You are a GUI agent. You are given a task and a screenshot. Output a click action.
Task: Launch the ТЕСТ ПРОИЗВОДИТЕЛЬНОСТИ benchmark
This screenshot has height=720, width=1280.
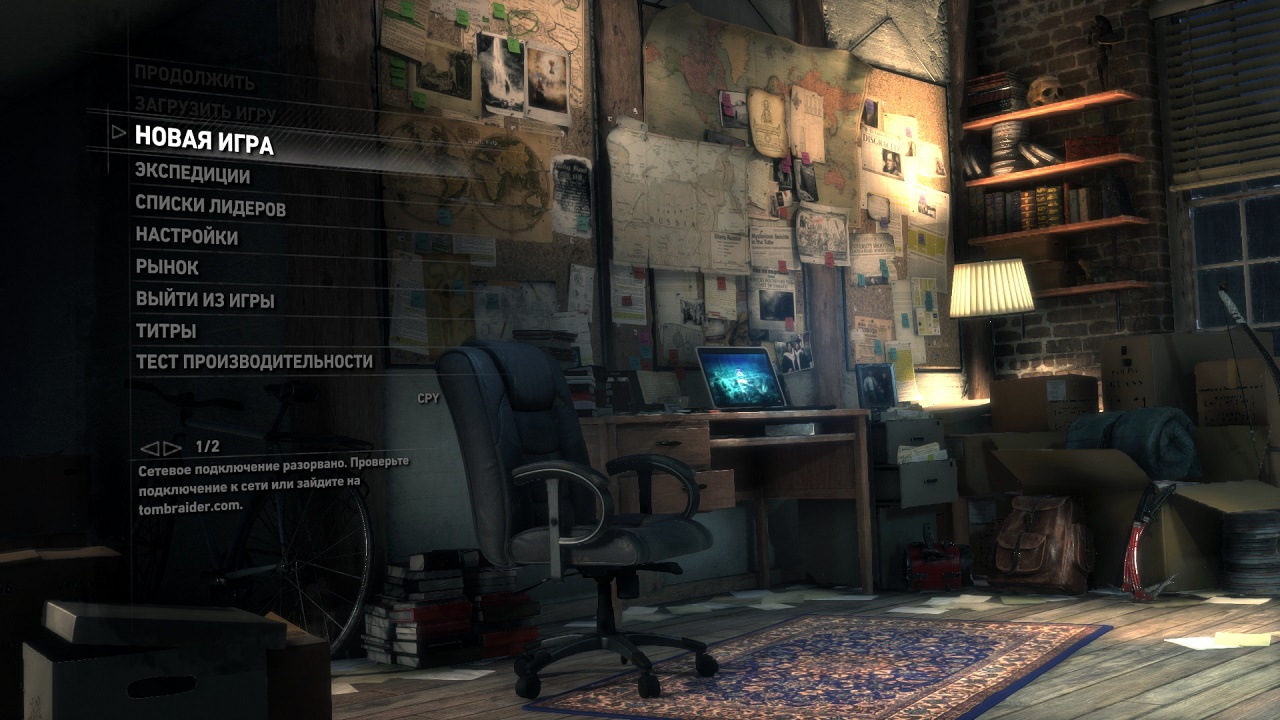tap(254, 361)
